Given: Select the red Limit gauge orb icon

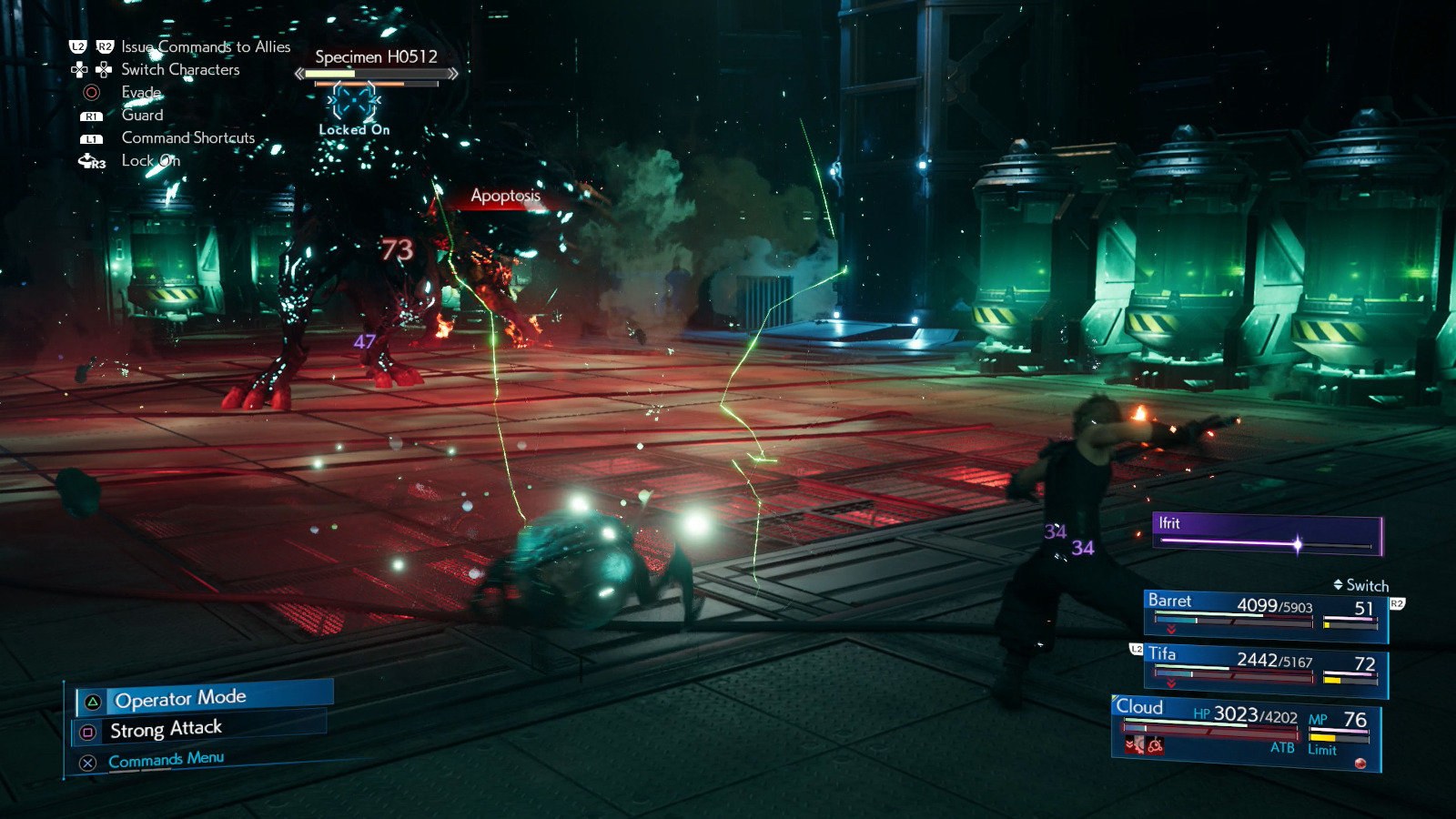Looking at the screenshot, I should pos(1359,762).
